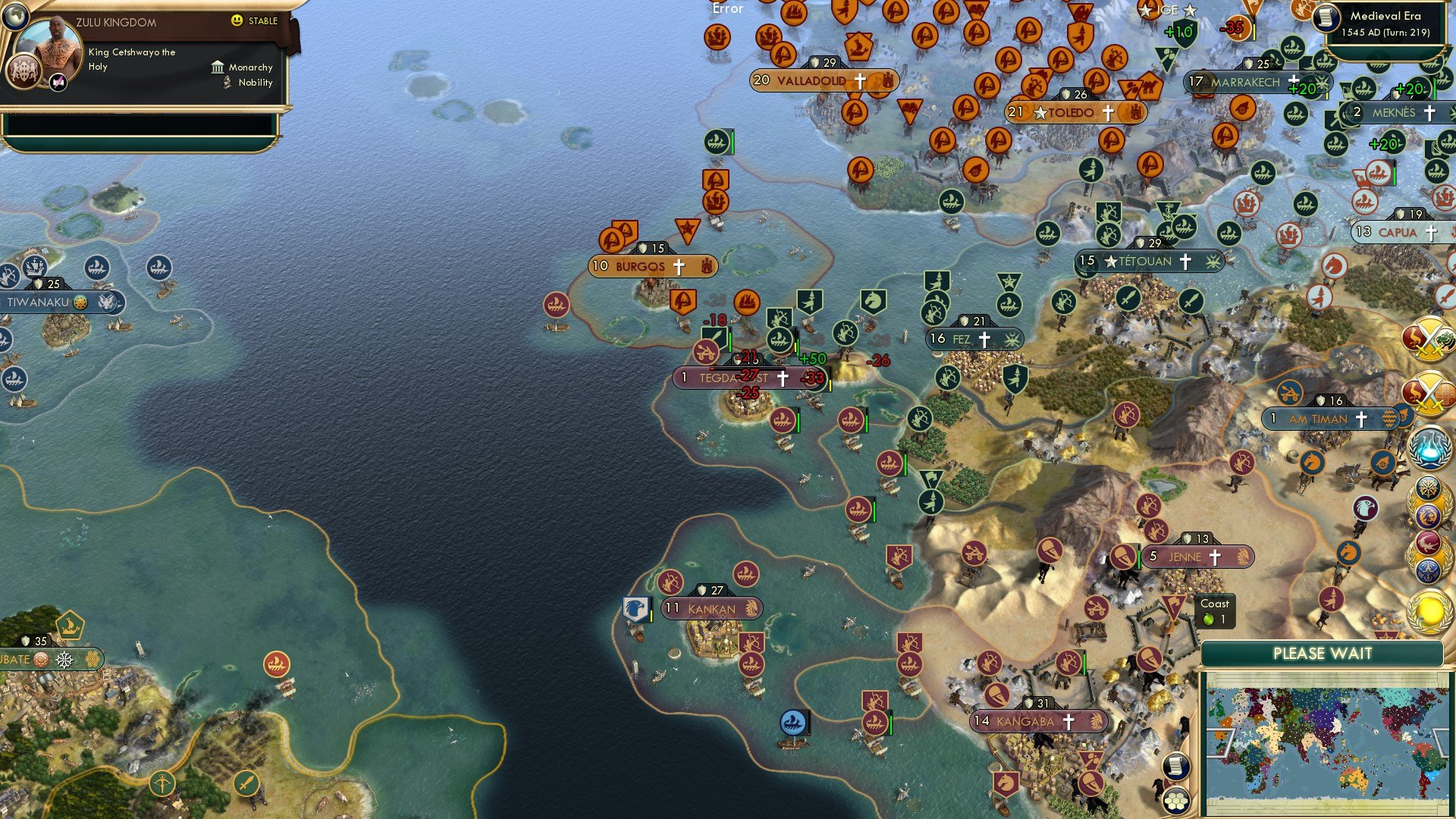Click the Marrakech city banner

pyautogui.click(x=1244, y=82)
